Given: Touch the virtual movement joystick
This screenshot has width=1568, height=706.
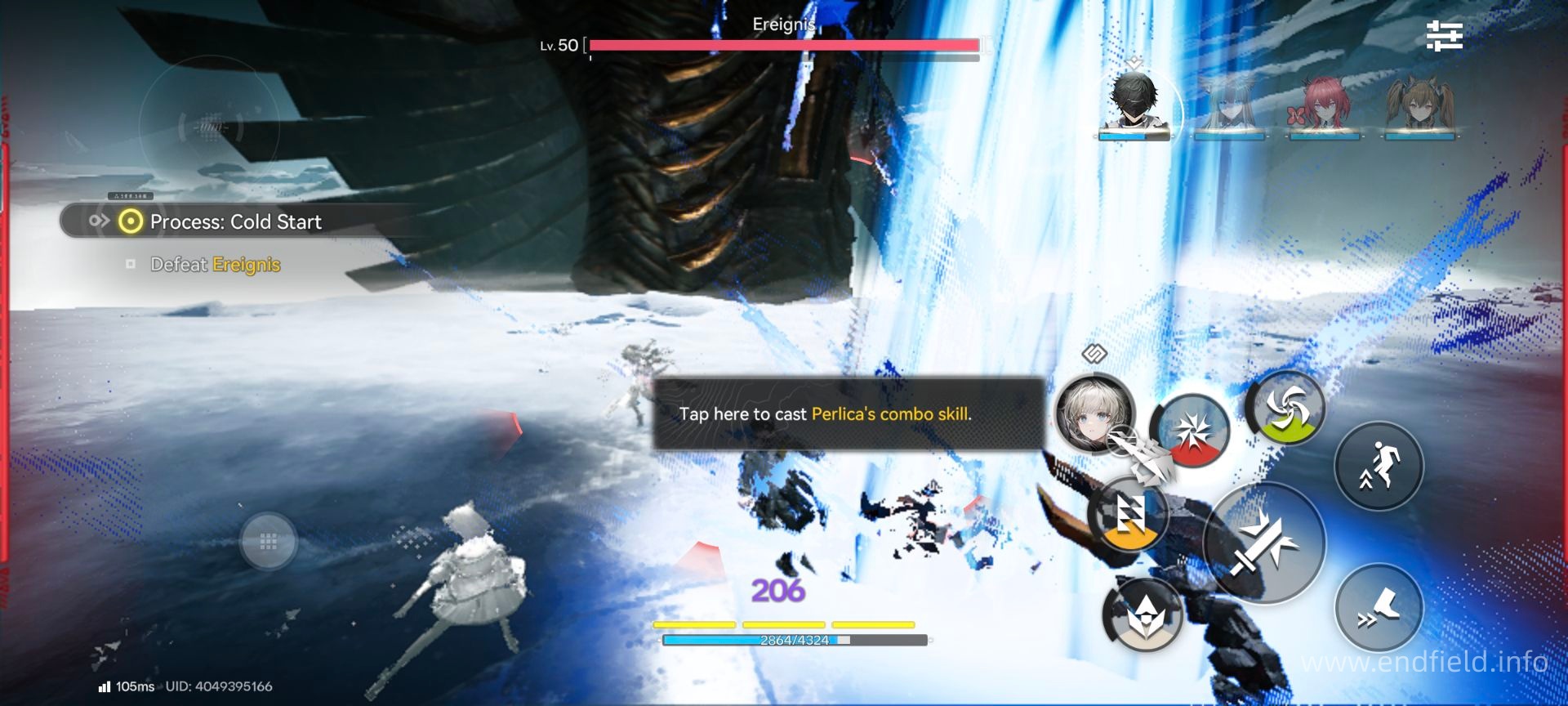Looking at the screenshot, I should pos(268,541).
